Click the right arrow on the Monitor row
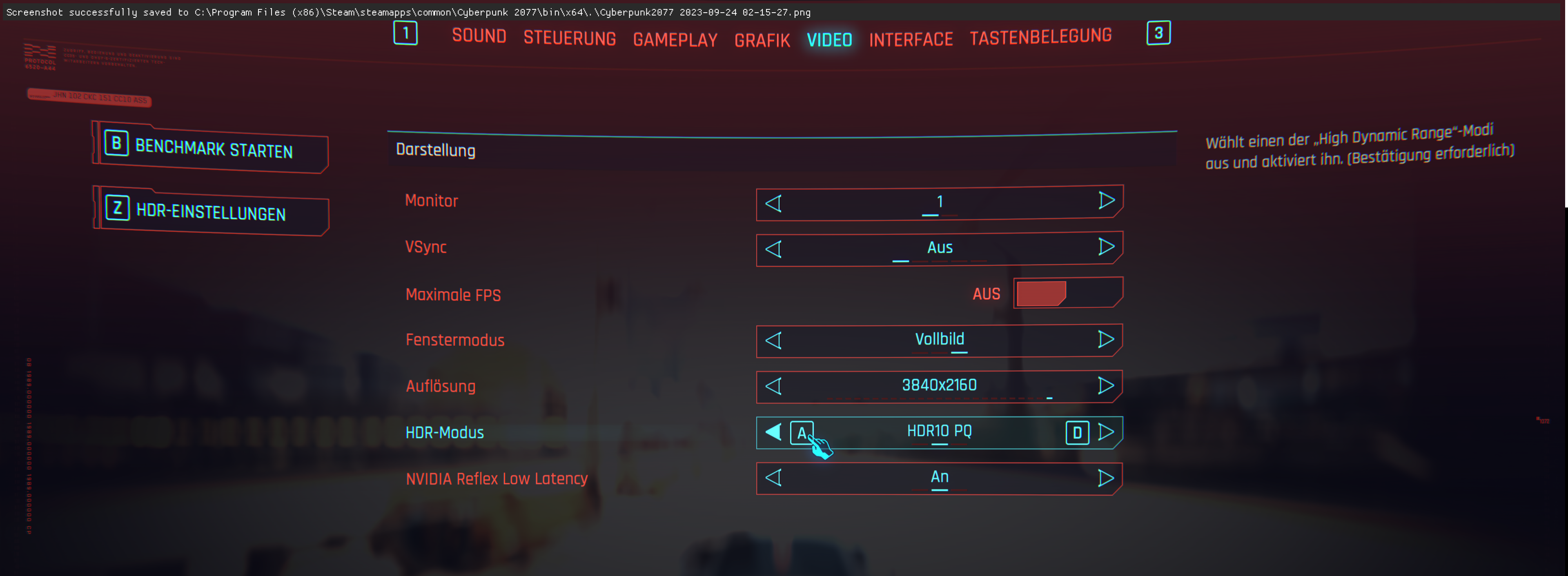This screenshot has width=1568, height=576. 1107,201
